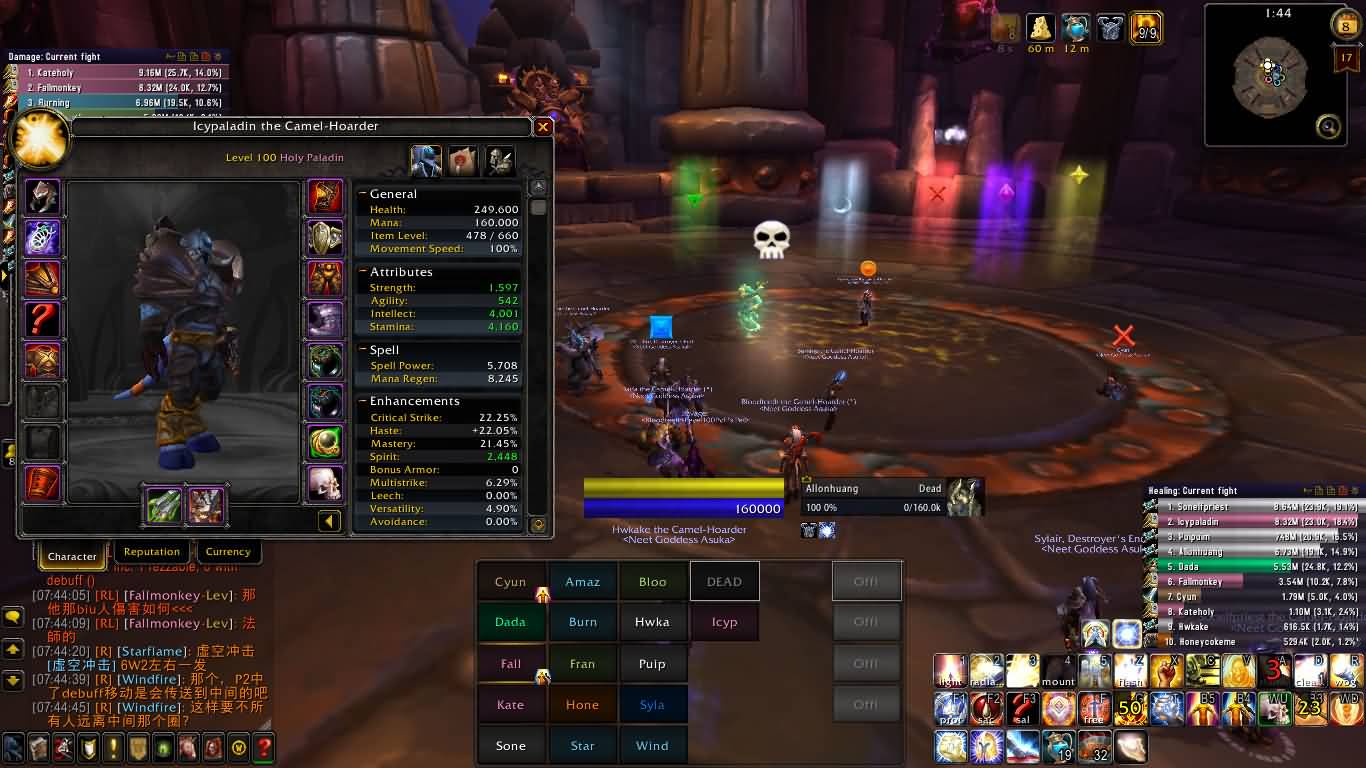Close the character info window
The height and width of the screenshot is (768, 1366).
point(543,127)
